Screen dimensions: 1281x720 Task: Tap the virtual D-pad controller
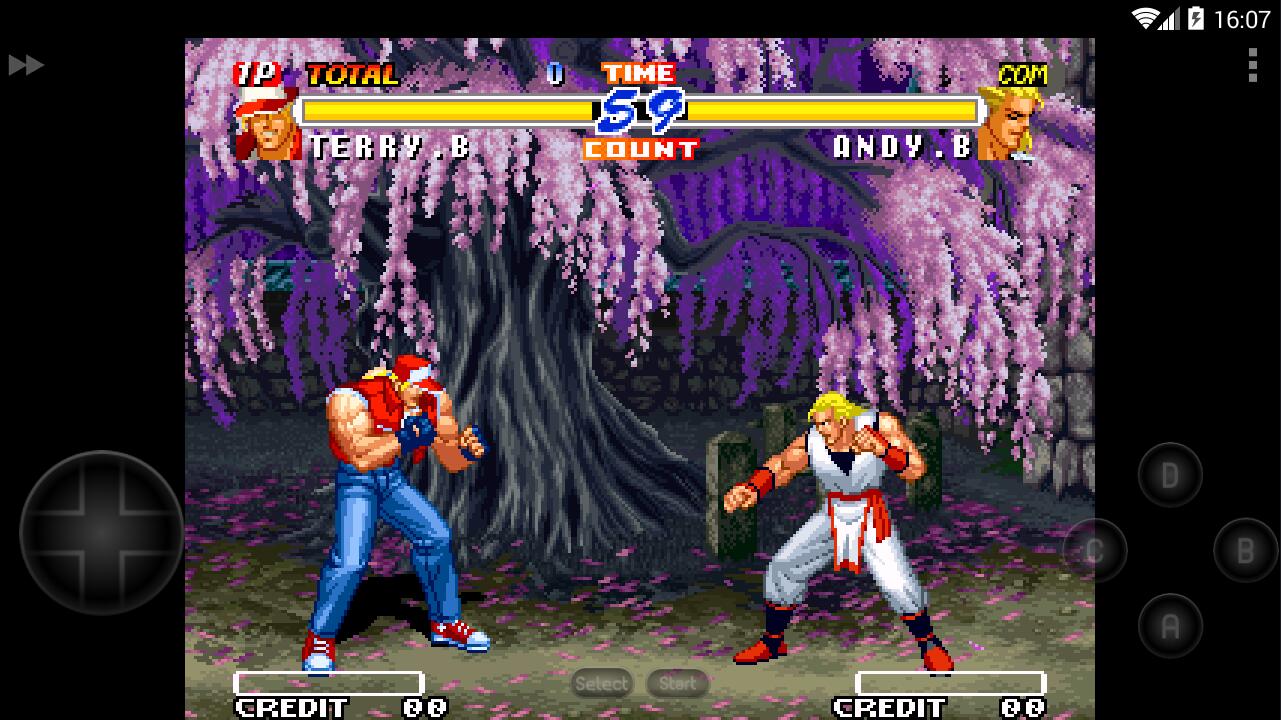click(x=101, y=532)
